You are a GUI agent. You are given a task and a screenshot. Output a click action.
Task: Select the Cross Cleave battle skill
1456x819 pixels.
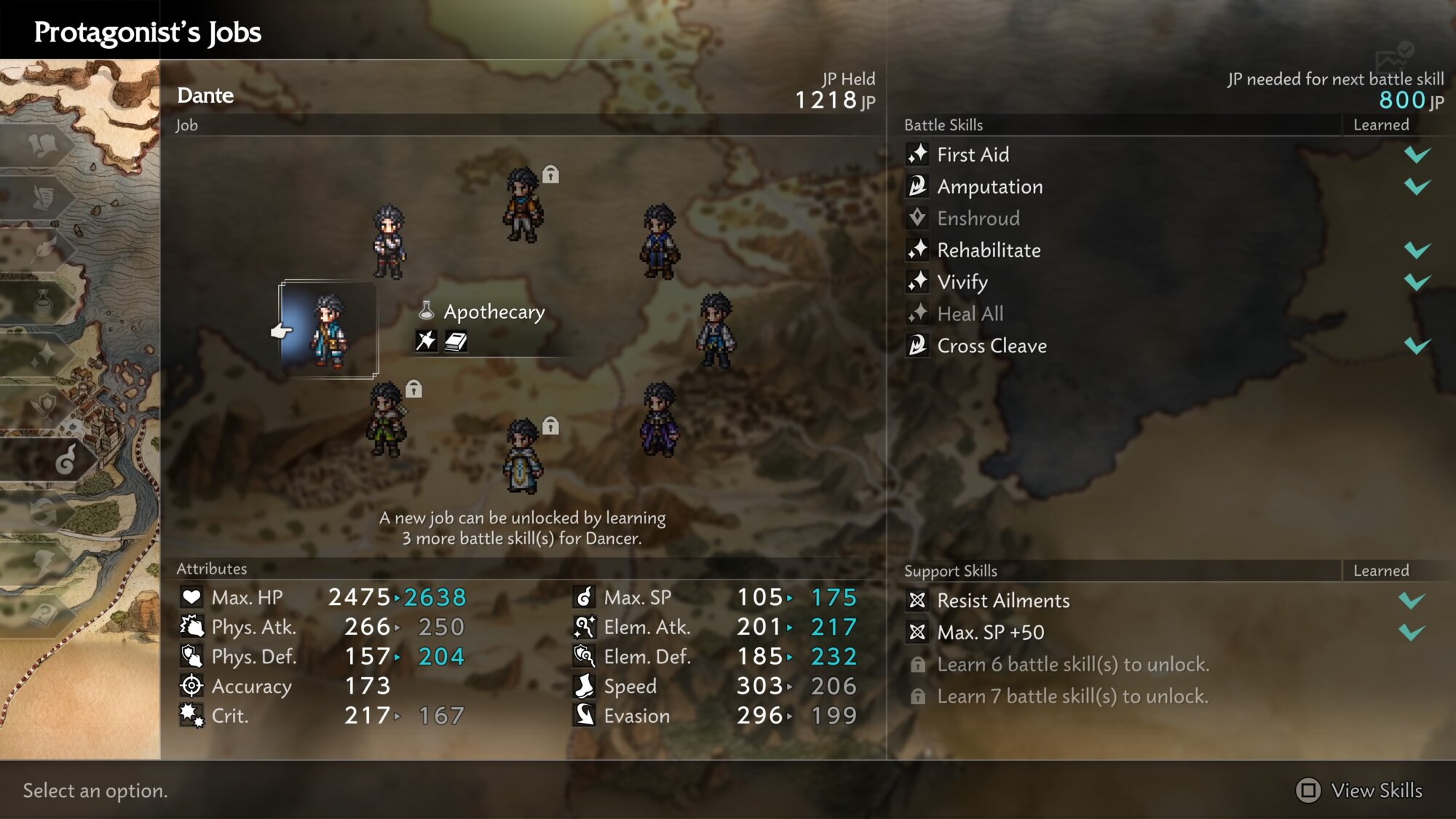click(992, 346)
